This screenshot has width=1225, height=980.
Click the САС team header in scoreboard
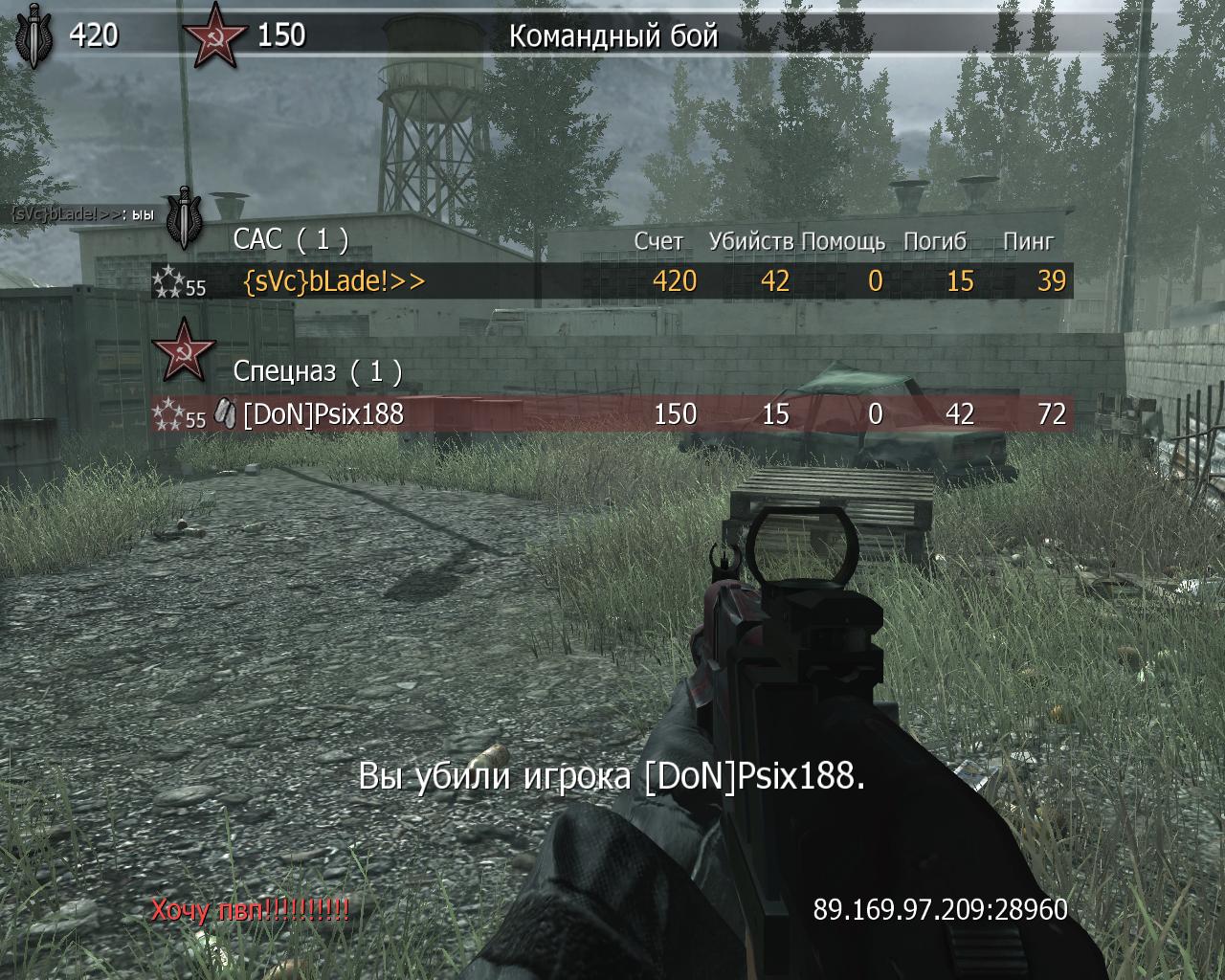[x=290, y=239]
